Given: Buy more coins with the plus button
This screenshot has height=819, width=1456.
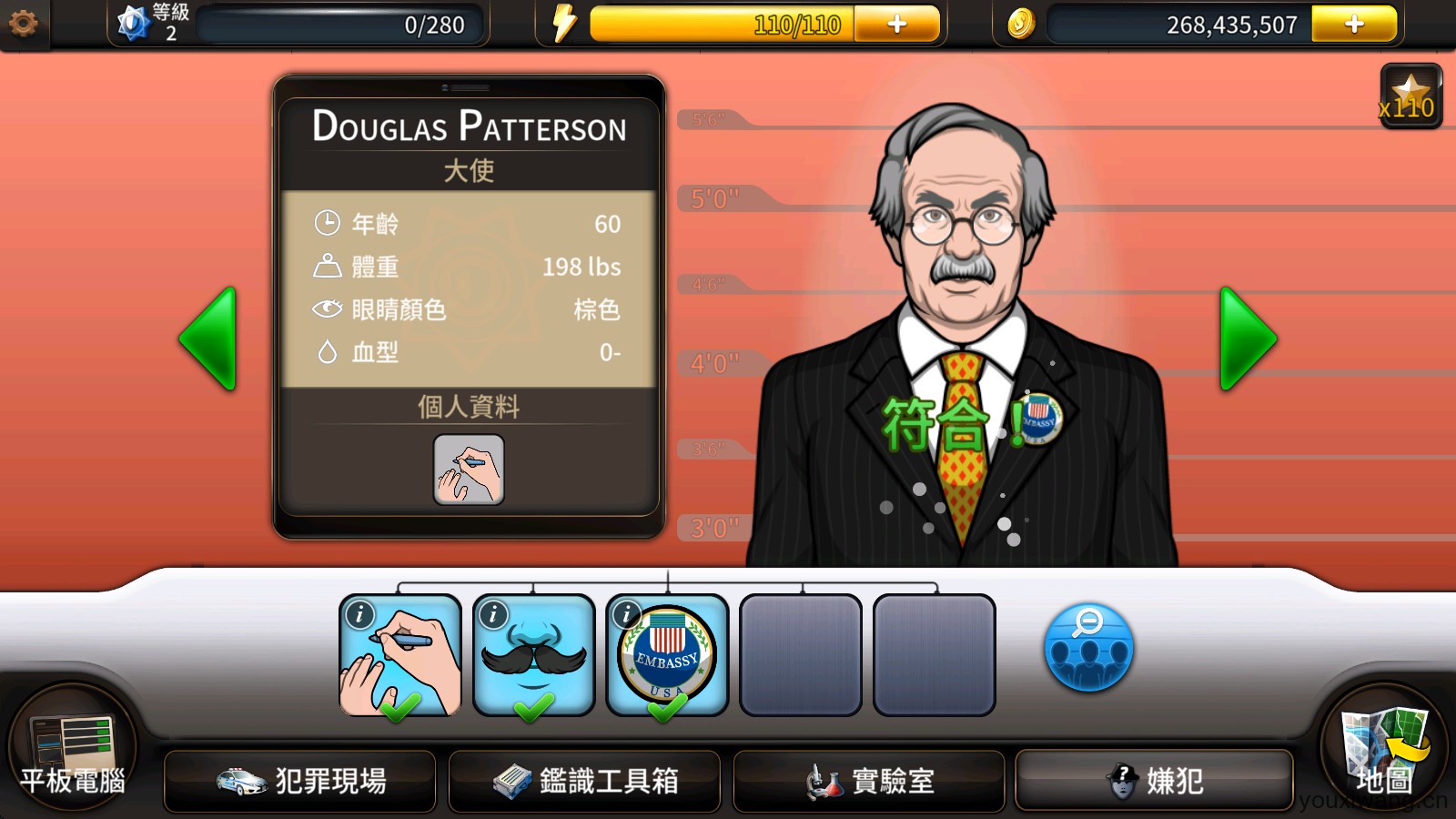Looking at the screenshot, I should click(1353, 25).
